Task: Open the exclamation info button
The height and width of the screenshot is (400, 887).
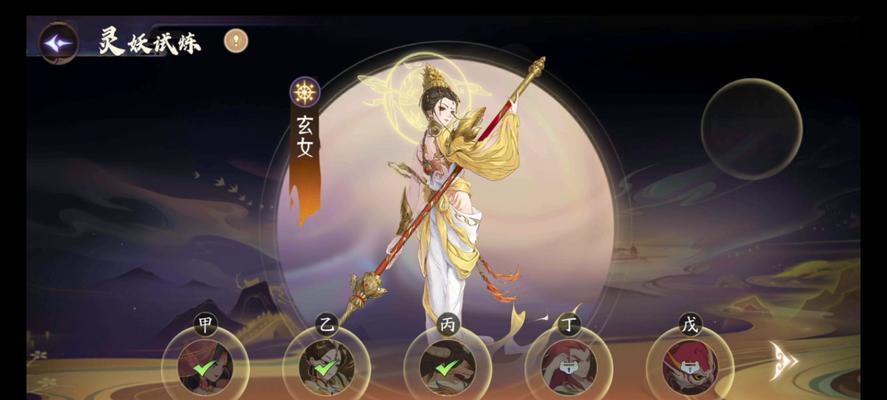Action: pos(236,41)
